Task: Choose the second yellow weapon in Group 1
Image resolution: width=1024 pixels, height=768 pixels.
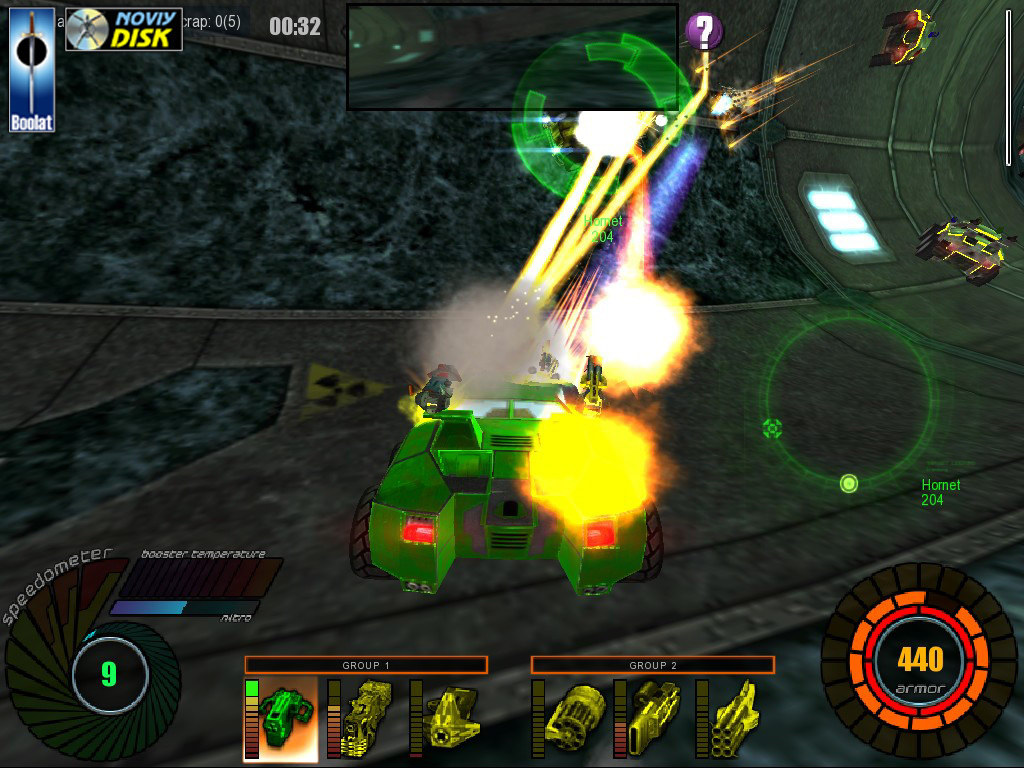Action: click(x=366, y=719)
